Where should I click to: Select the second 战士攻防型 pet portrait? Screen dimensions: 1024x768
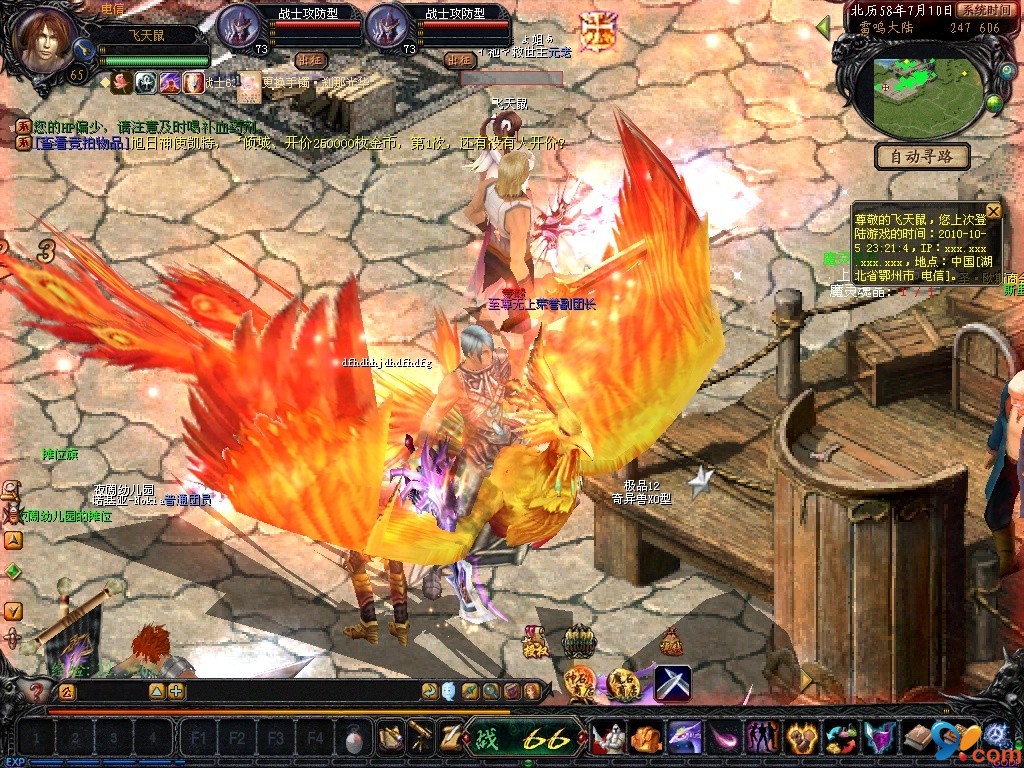click(x=387, y=27)
